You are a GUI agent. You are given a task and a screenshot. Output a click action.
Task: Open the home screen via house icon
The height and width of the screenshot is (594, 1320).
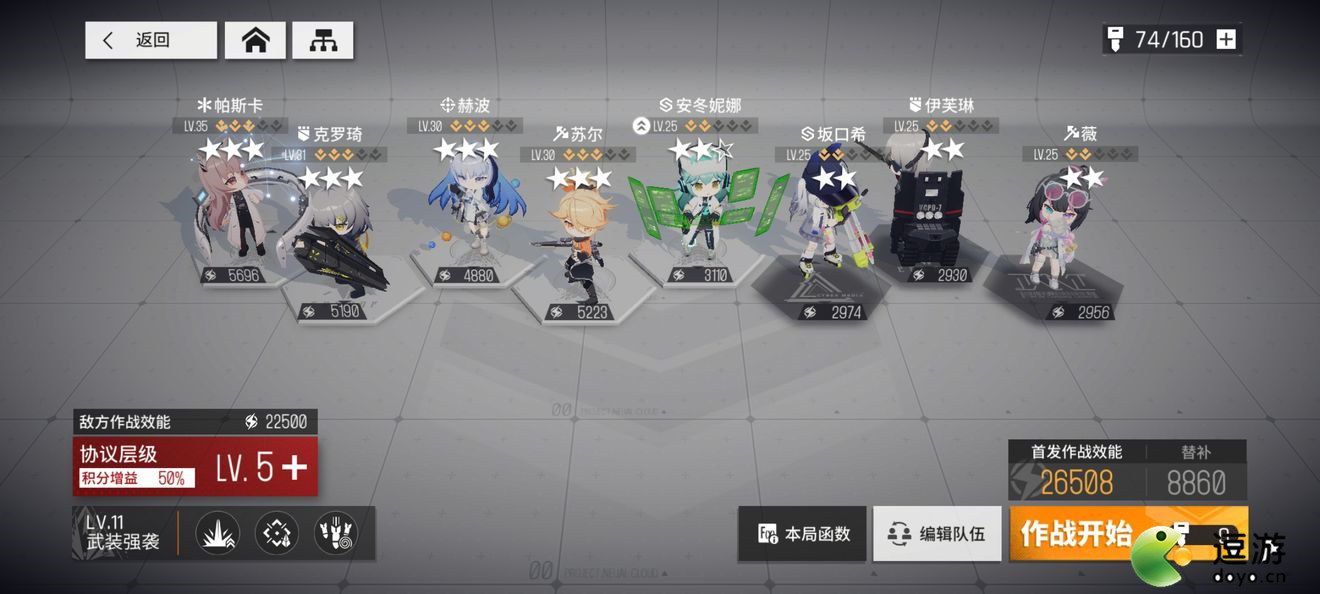coord(255,40)
